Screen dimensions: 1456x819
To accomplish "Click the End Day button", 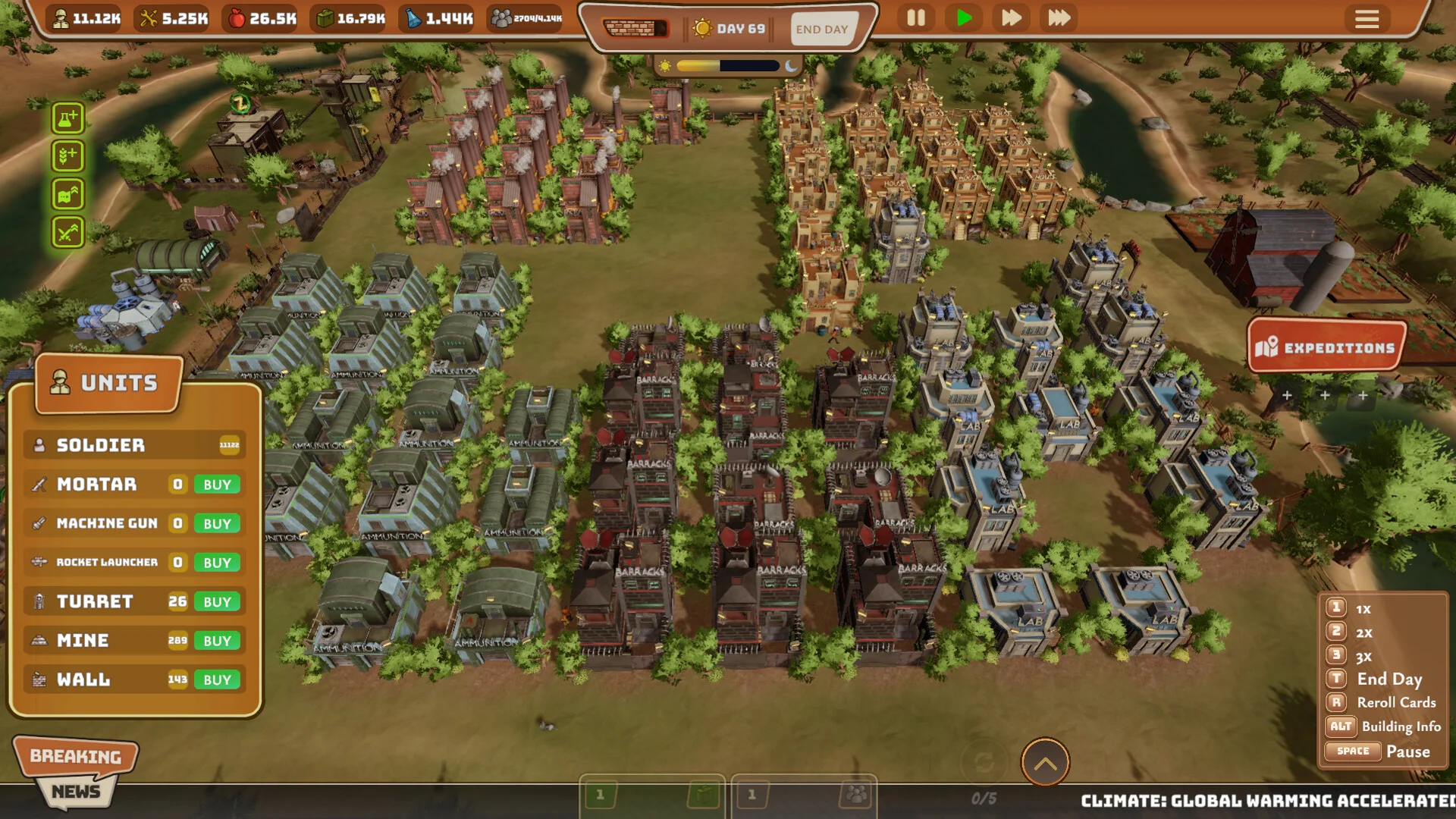I will 822,29.
